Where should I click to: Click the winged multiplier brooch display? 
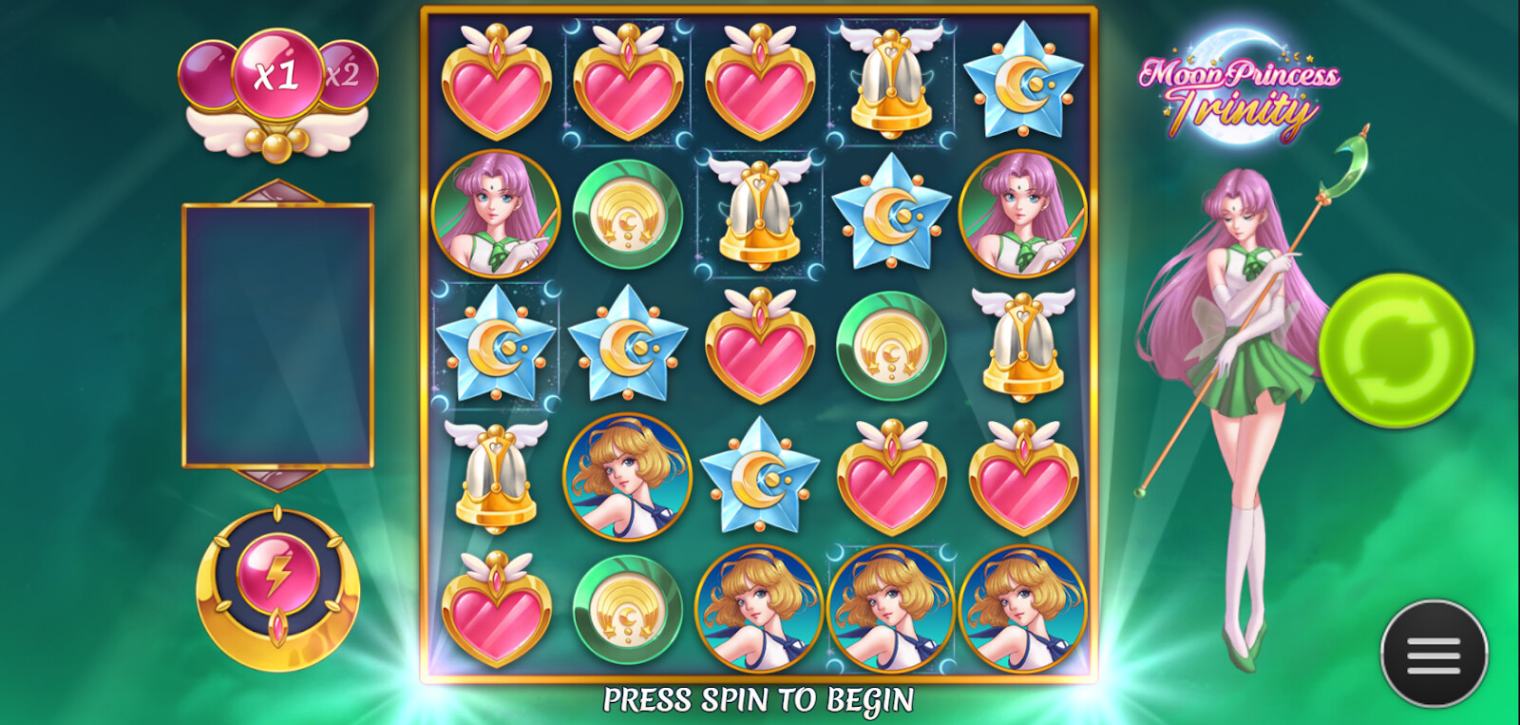(x=275, y=95)
